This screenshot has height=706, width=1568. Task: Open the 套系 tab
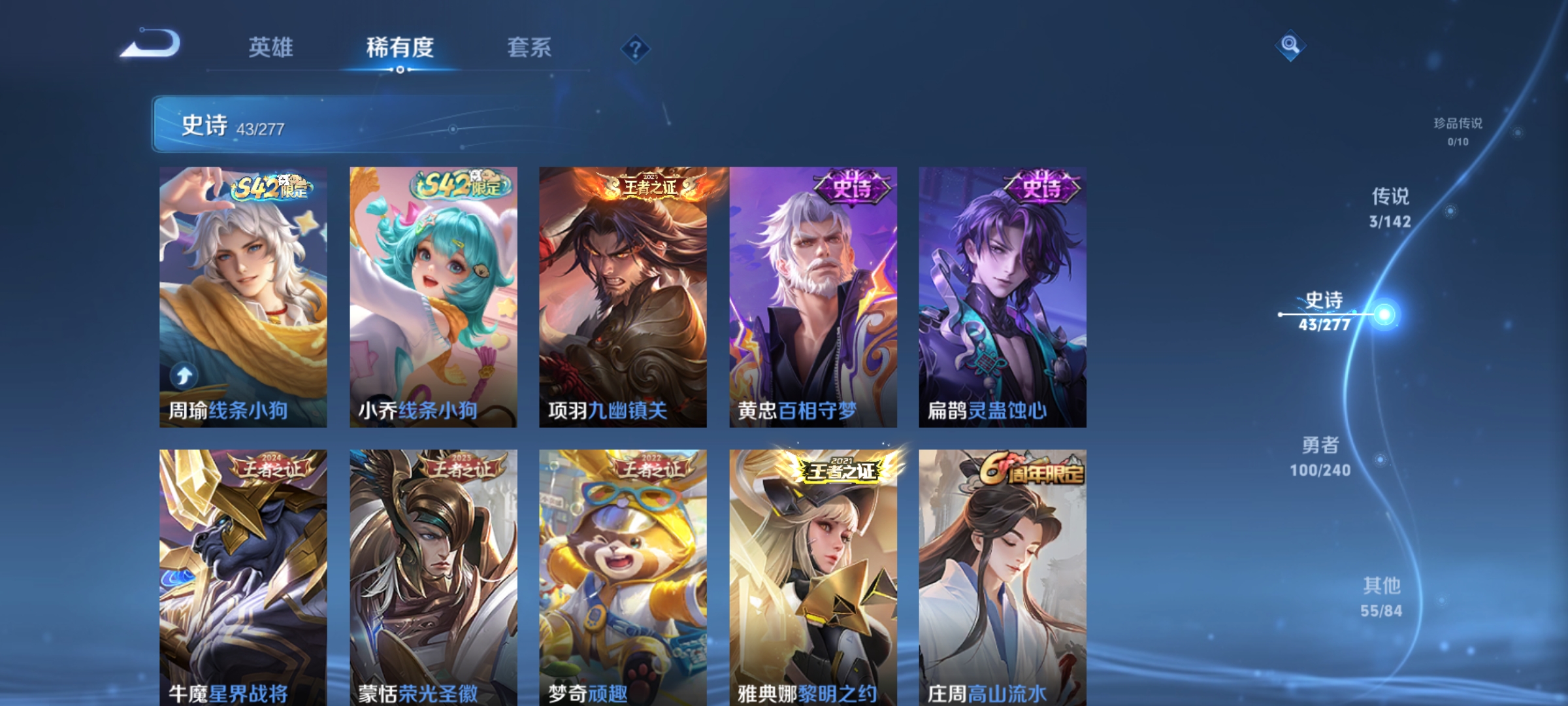coord(530,47)
